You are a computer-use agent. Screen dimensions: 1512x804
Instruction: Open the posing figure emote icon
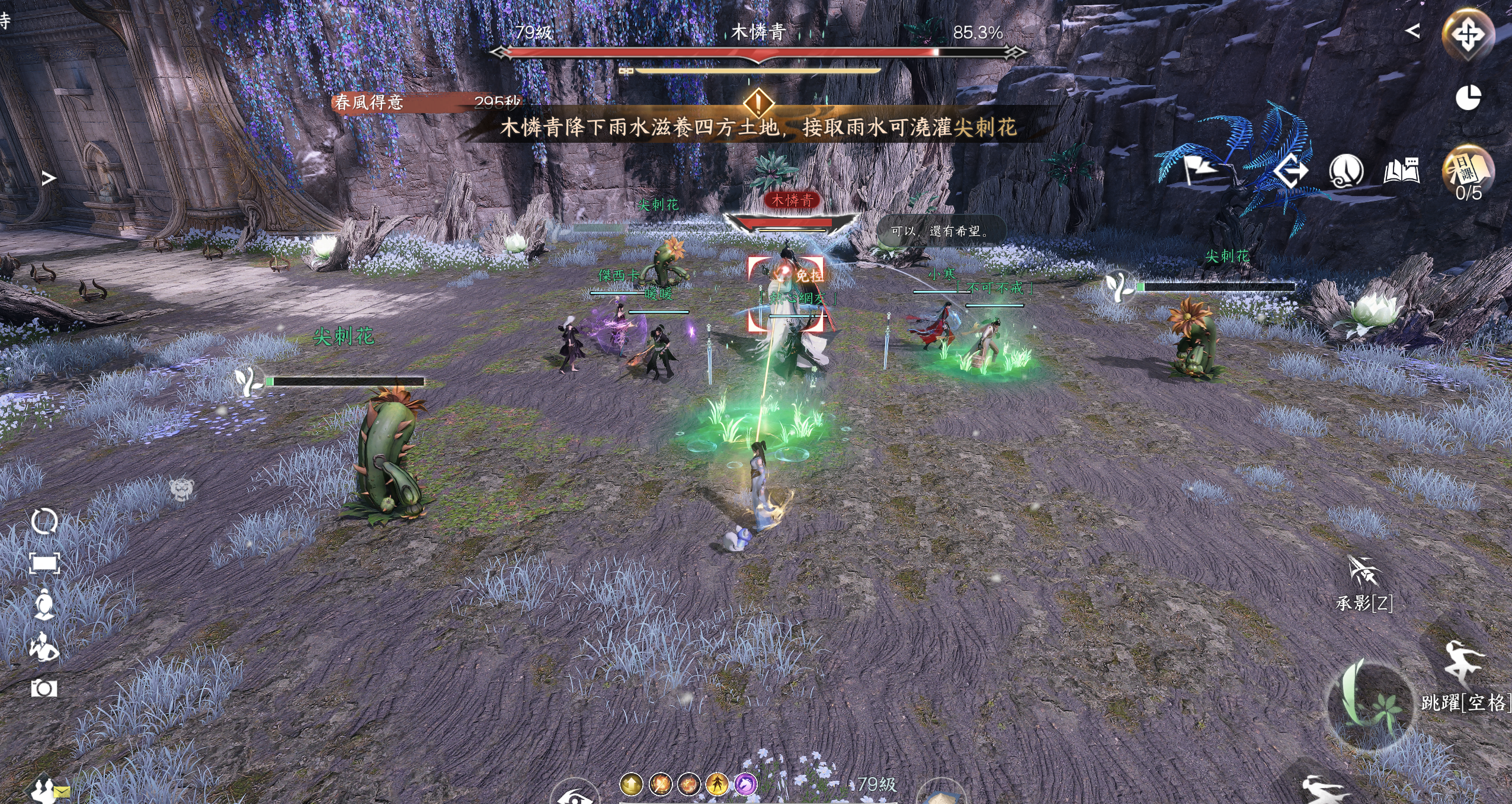pos(44,647)
